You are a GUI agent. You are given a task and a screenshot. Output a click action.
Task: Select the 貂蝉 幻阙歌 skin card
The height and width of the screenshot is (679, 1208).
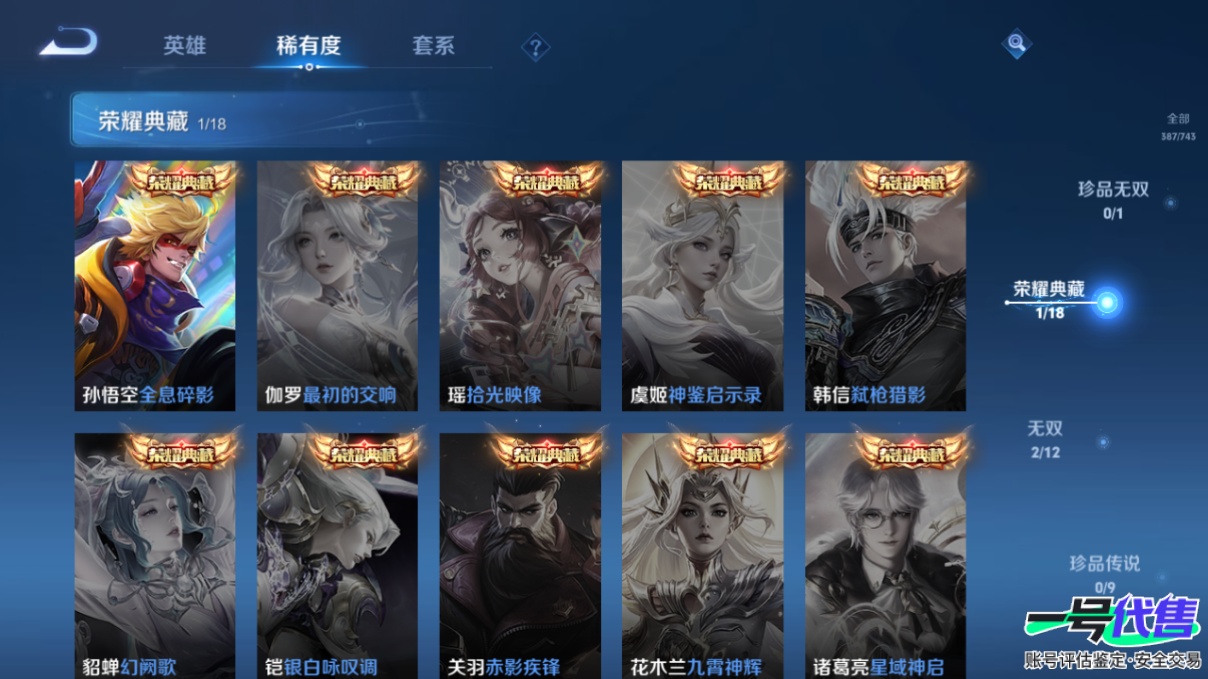pyautogui.click(x=155, y=556)
